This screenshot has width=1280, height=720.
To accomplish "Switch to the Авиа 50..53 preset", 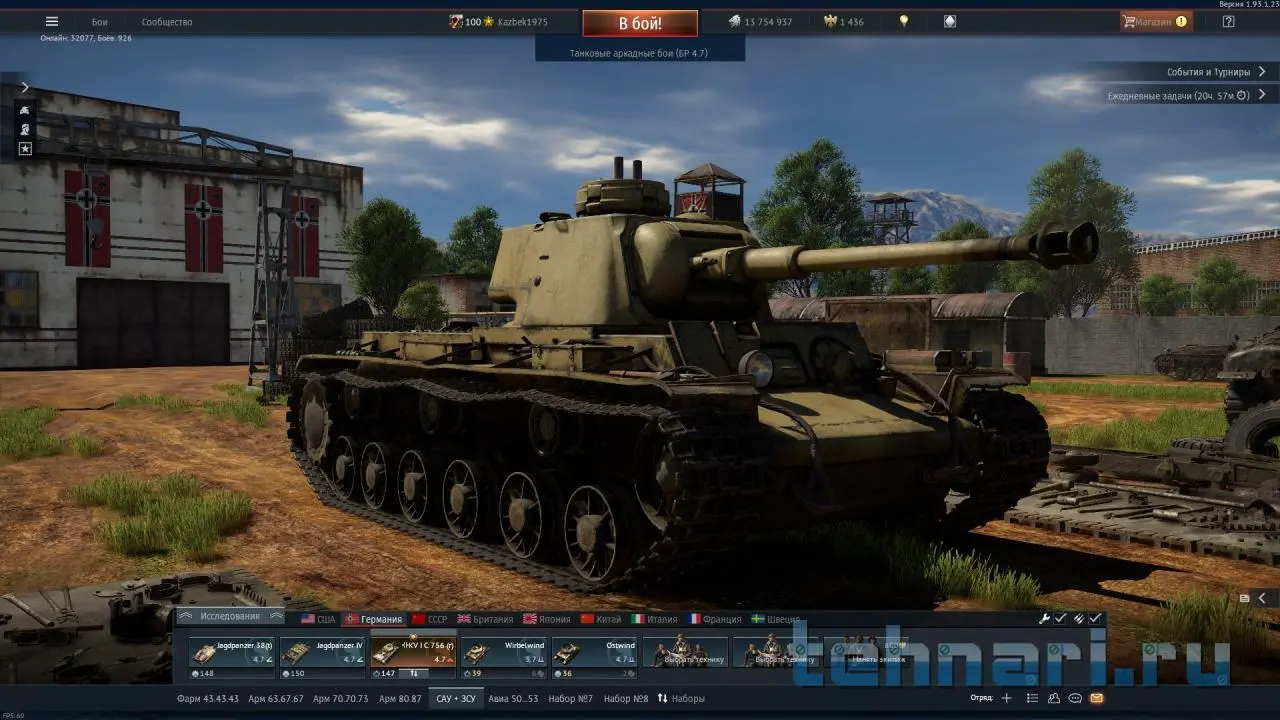I will tap(513, 698).
